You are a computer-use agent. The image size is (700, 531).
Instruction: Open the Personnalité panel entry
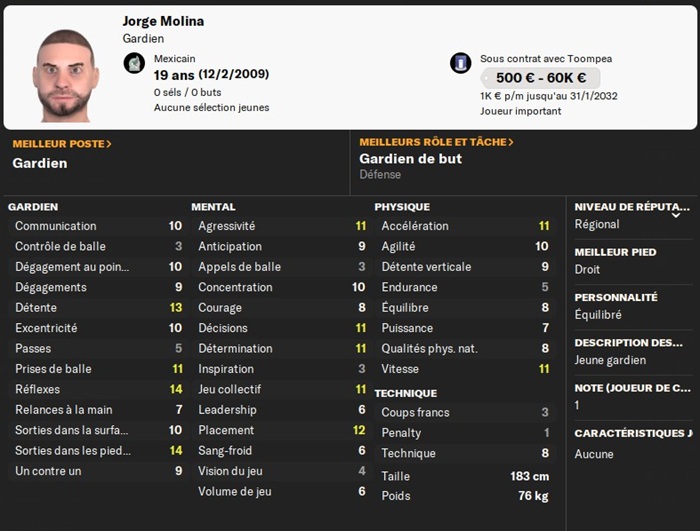(x=630, y=306)
